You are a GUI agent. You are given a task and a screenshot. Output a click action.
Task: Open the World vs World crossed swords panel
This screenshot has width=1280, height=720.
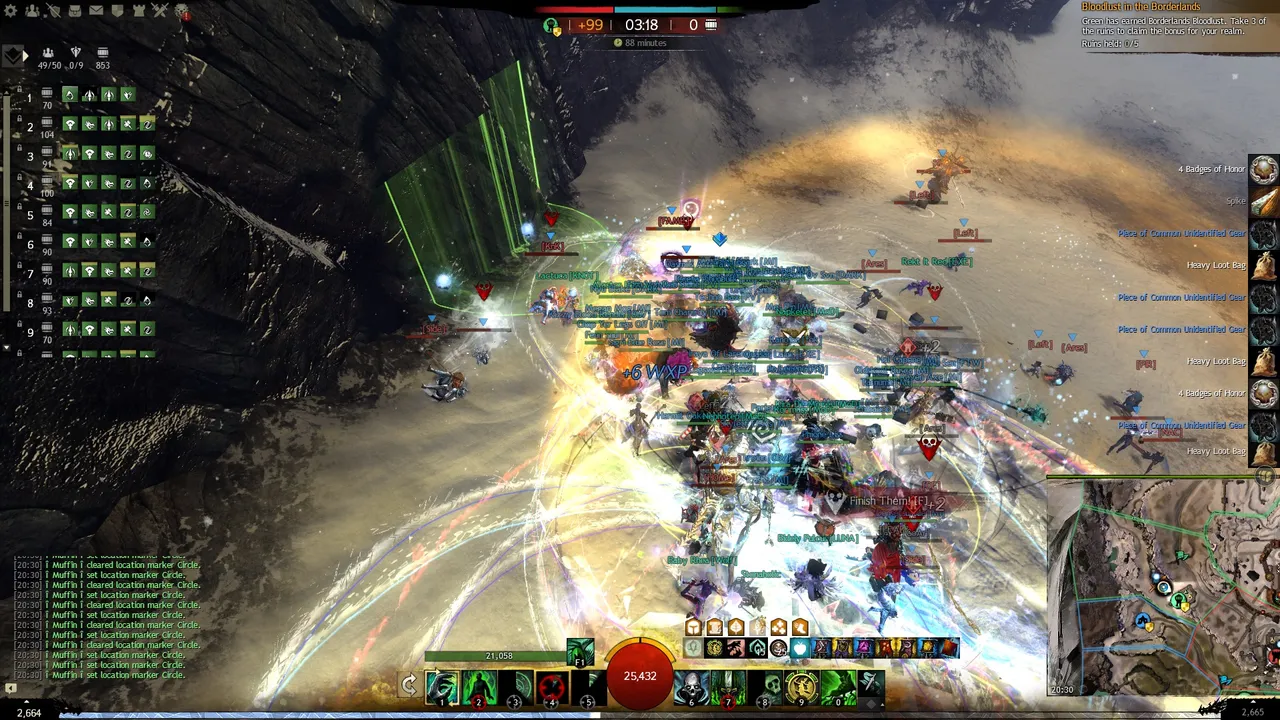(x=159, y=9)
